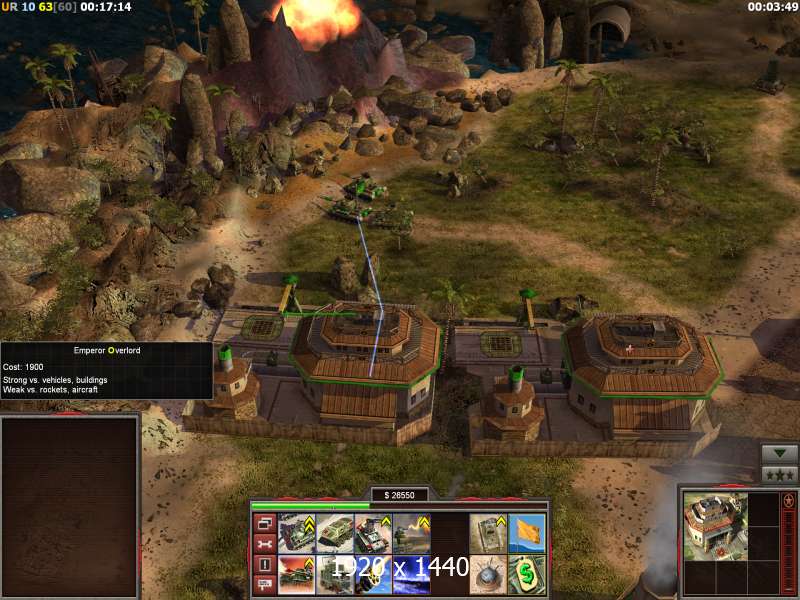Image resolution: width=800 pixels, height=600 pixels.
Task: Queue the orange rally point flag command
Action: point(527,533)
